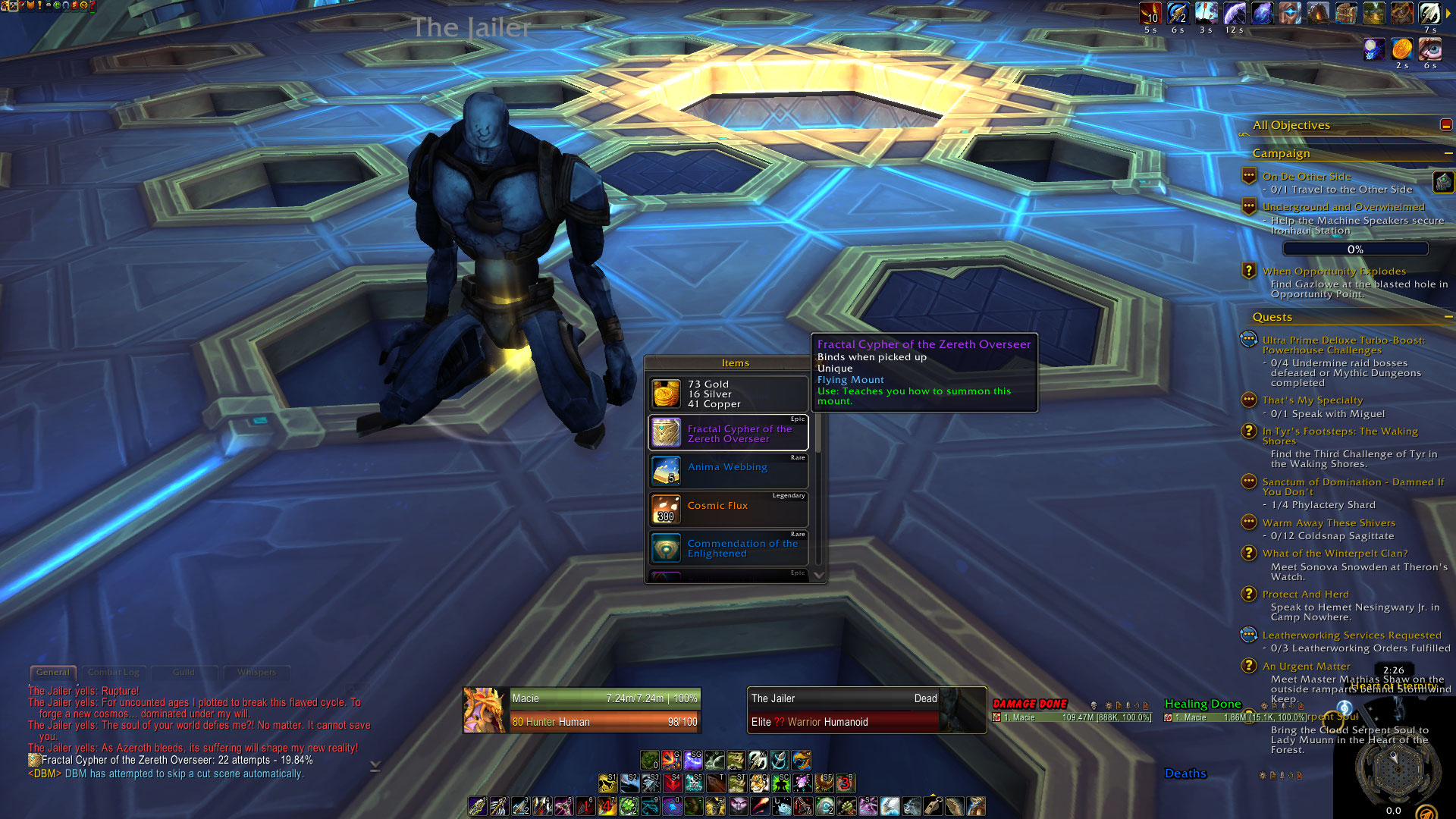Viewport: 1456px width, 819px height.
Task: Collapse the Quests section header
Action: (1448, 317)
